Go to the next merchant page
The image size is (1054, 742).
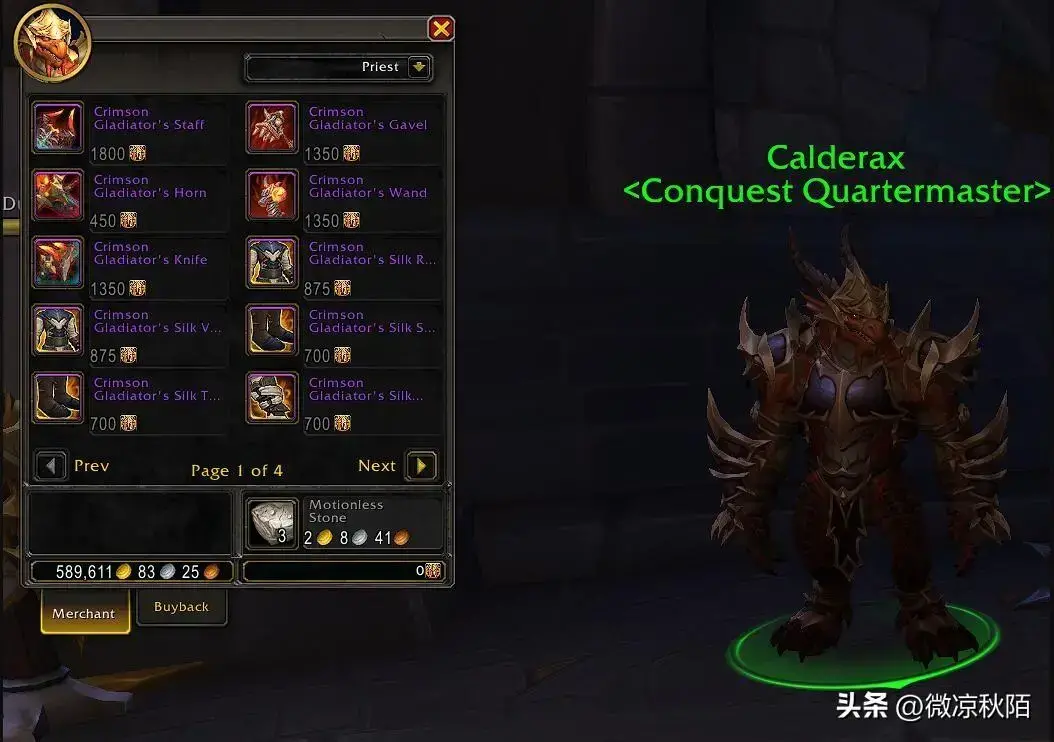421,466
